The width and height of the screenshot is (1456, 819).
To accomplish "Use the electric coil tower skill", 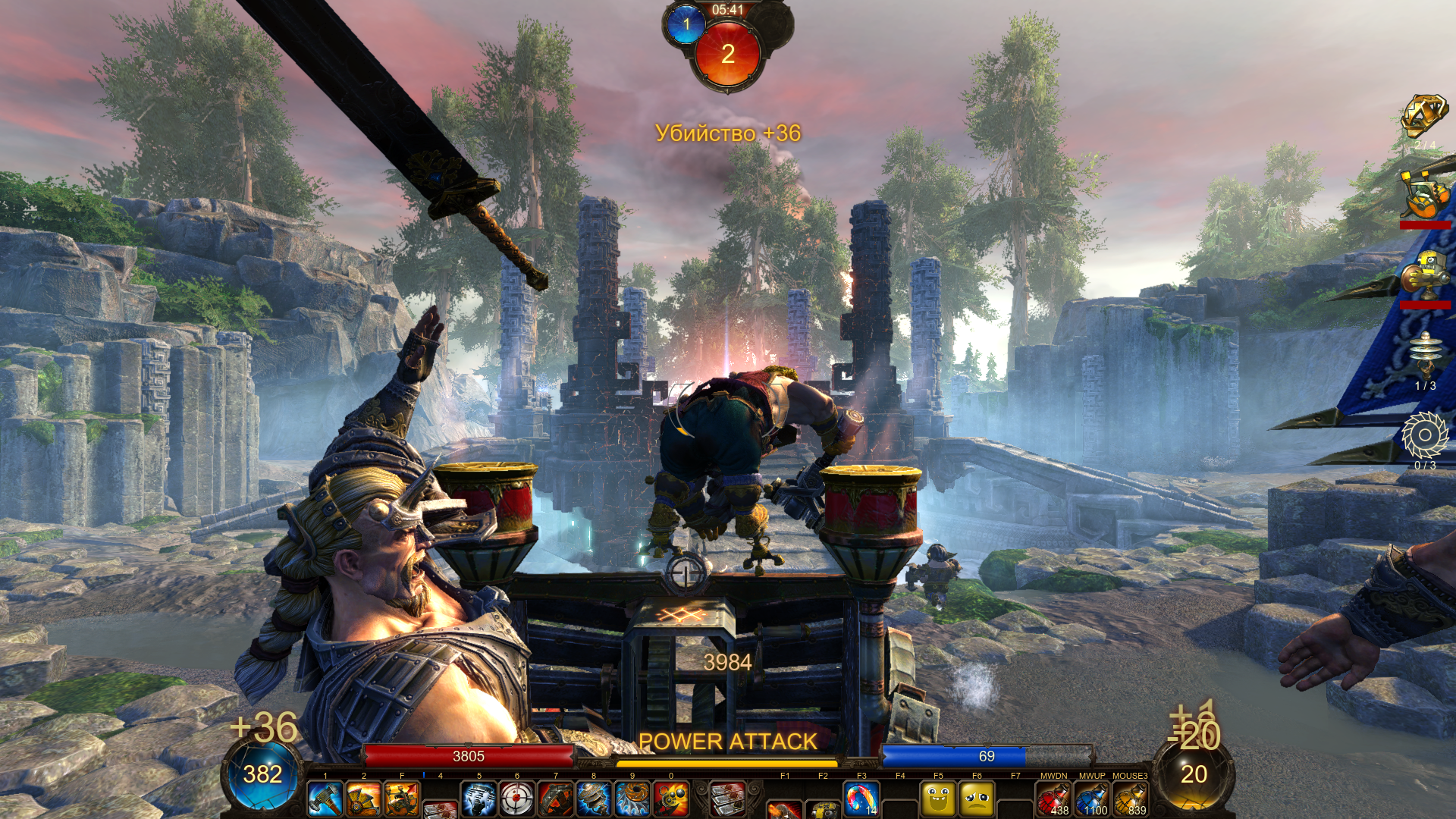I will point(594,799).
